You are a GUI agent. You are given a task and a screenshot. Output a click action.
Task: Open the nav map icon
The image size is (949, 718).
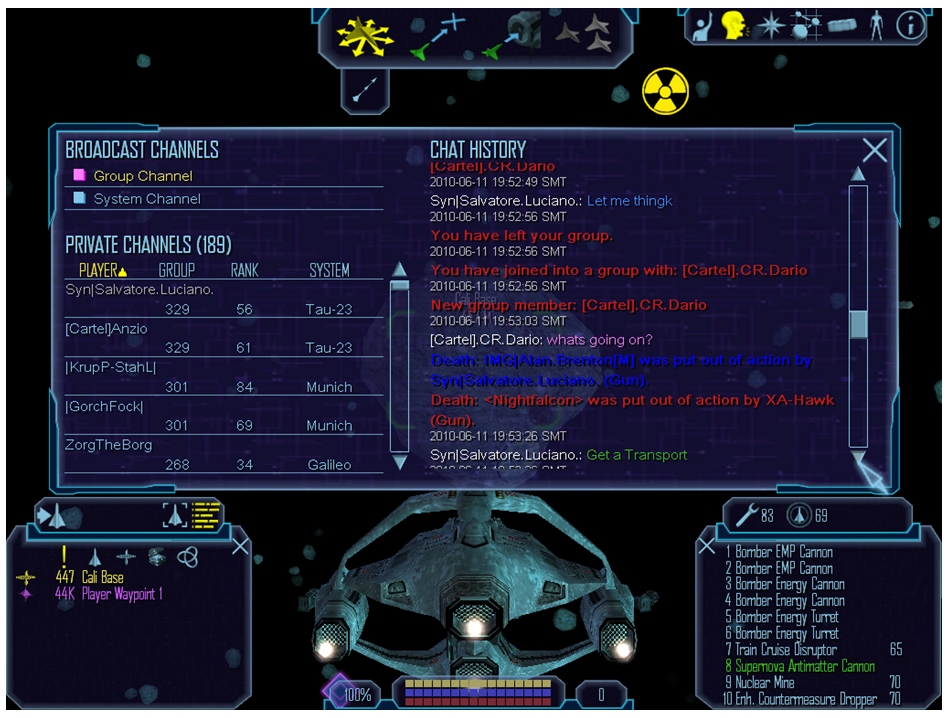(806, 25)
